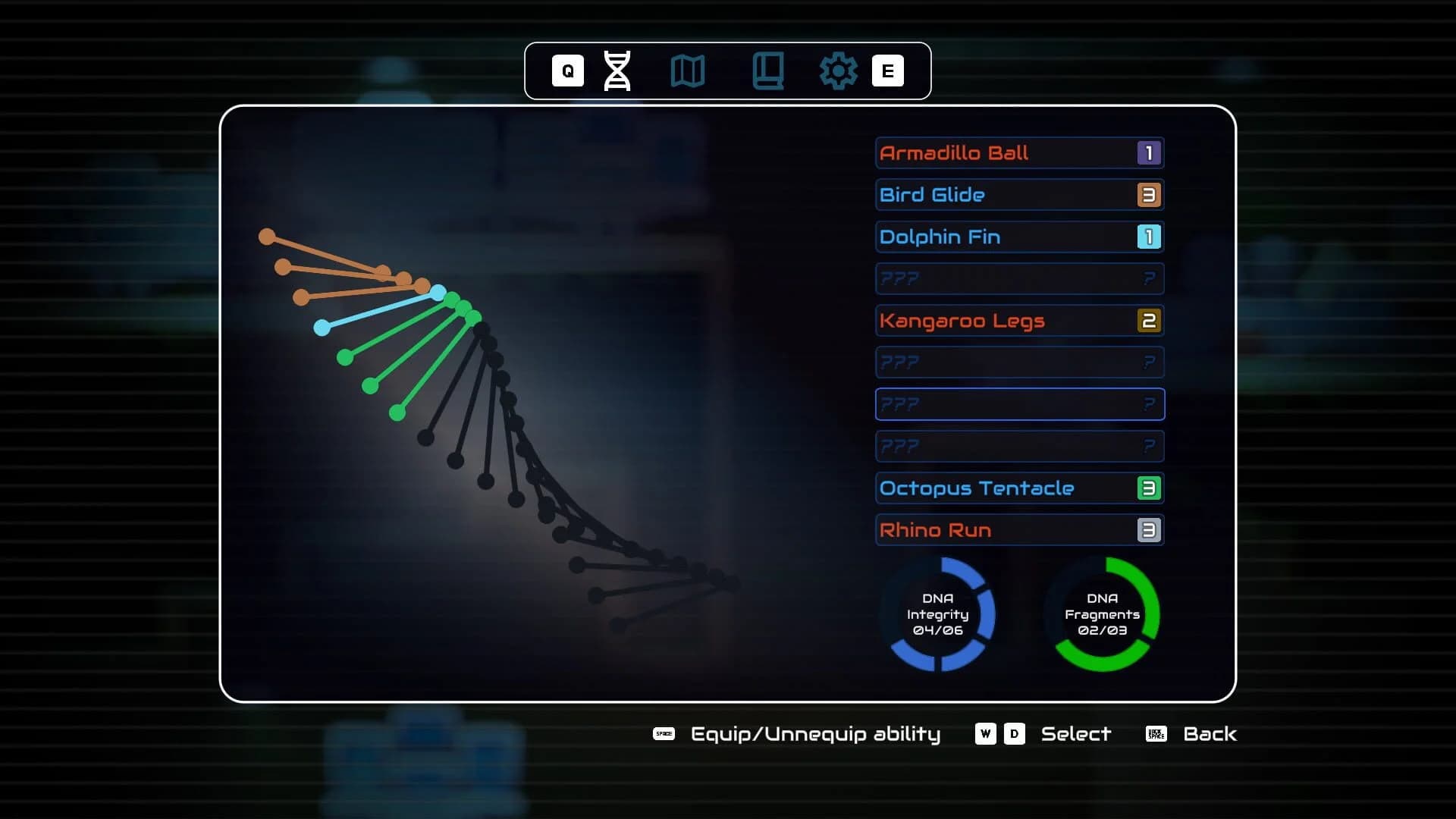Select the Kangaroo Legs ability entry
The height and width of the screenshot is (819, 1456).
[1020, 320]
